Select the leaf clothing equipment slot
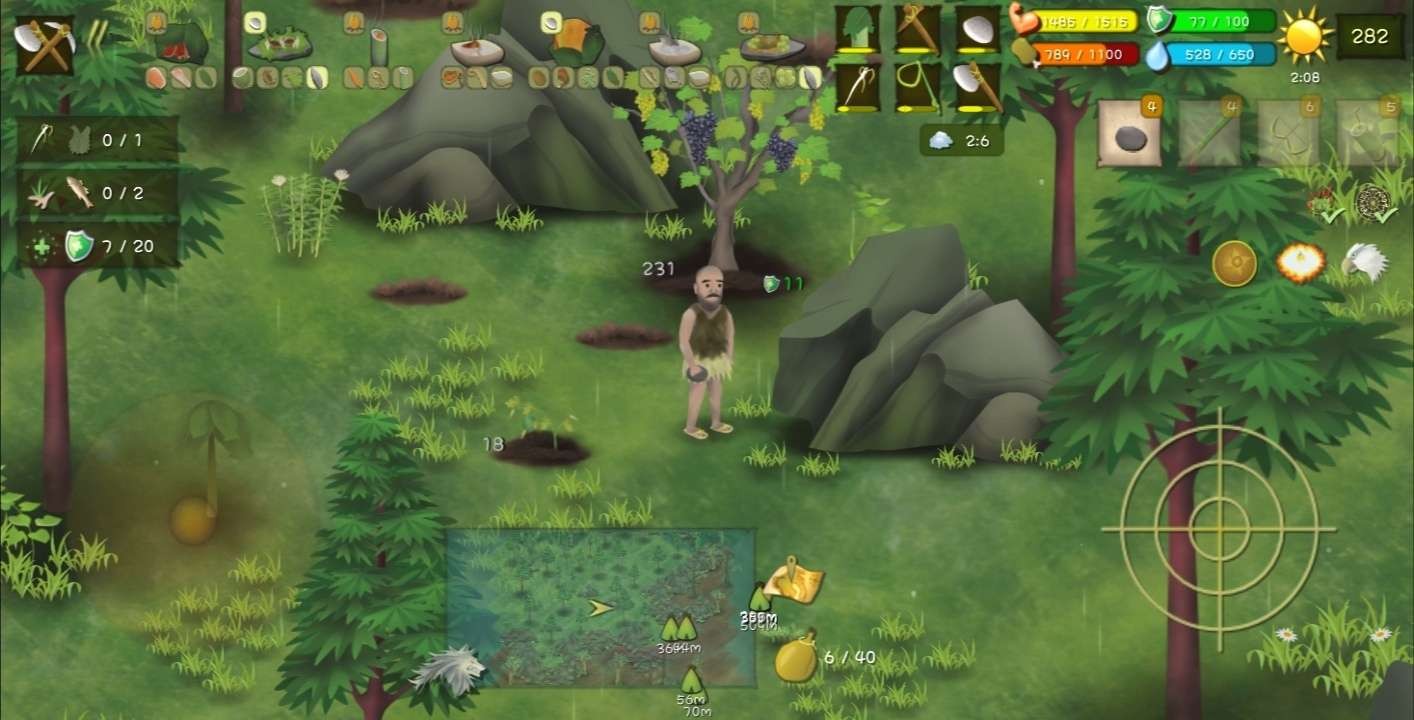1414x720 pixels. click(x=858, y=29)
